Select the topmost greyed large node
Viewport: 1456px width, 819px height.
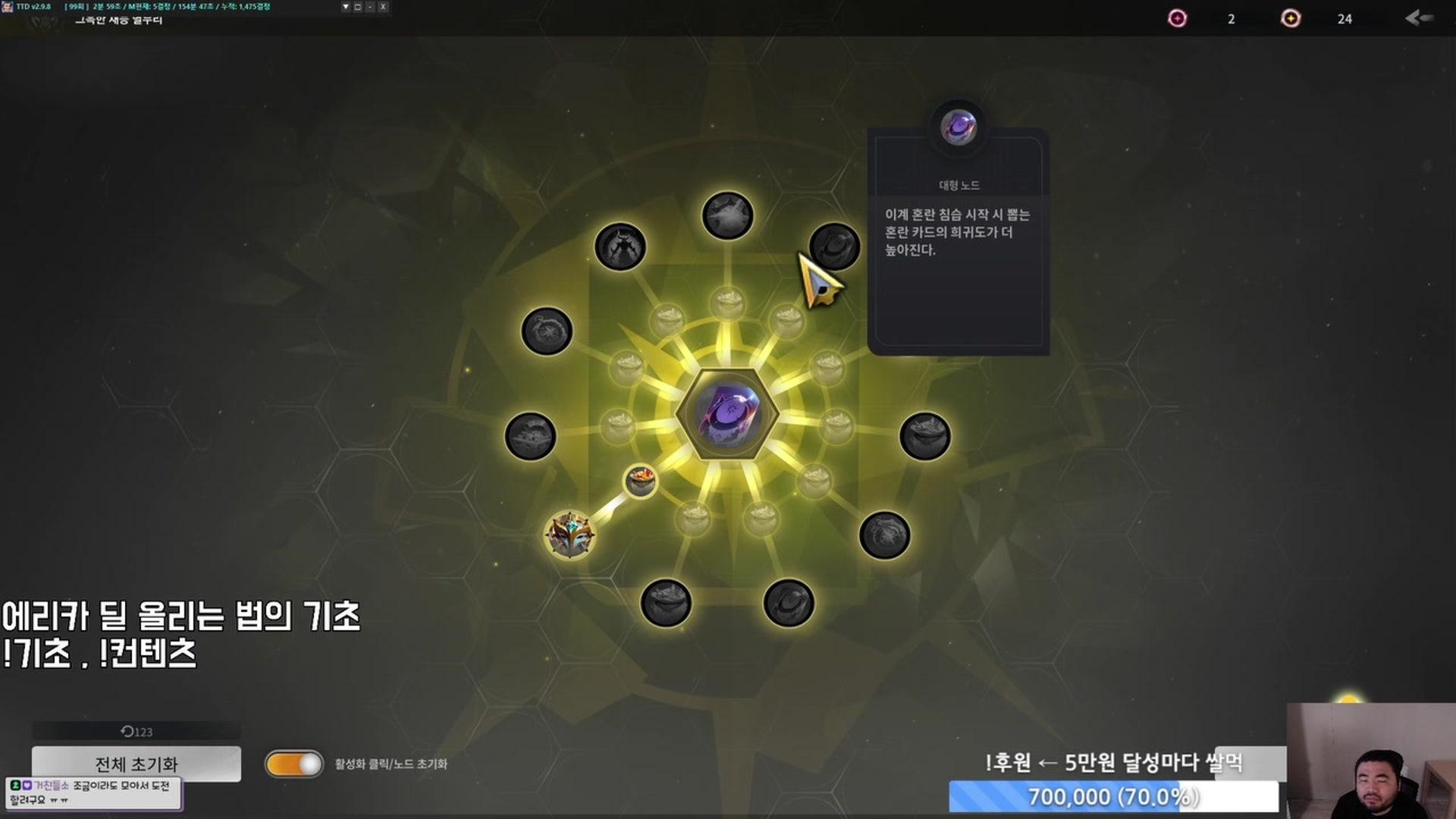click(727, 215)
